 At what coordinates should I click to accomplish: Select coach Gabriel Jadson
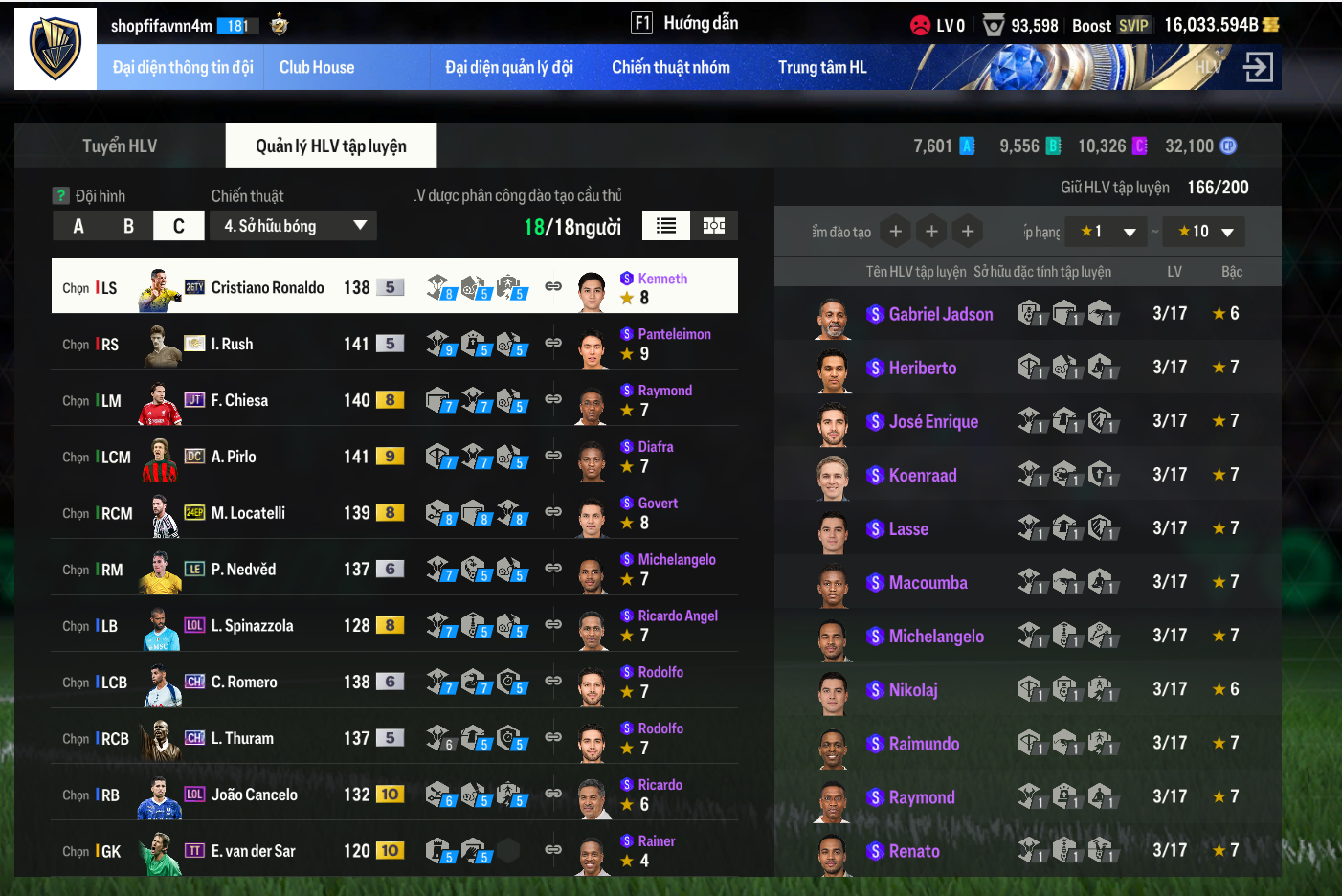[940, 314]
